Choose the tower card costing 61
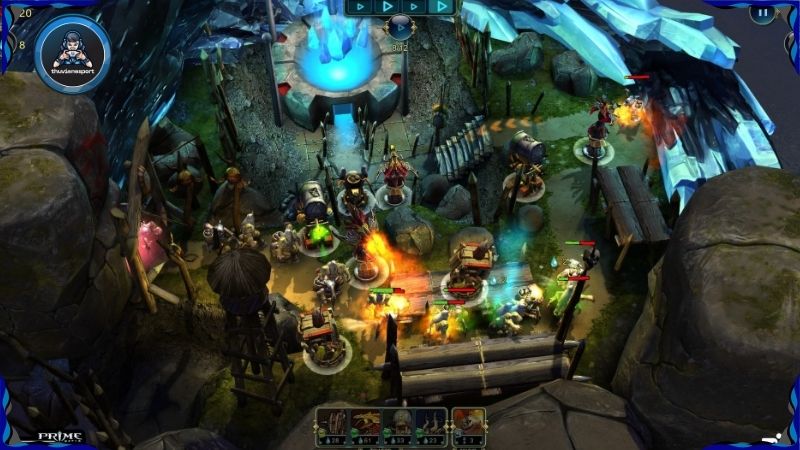 [x=364, y=425]
